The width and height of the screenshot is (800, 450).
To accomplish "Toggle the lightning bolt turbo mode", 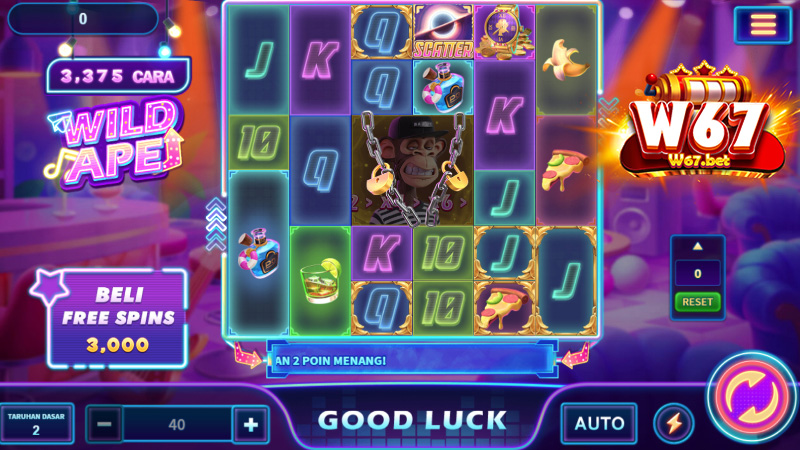I will pyautogui.click(x=673, y=423).
